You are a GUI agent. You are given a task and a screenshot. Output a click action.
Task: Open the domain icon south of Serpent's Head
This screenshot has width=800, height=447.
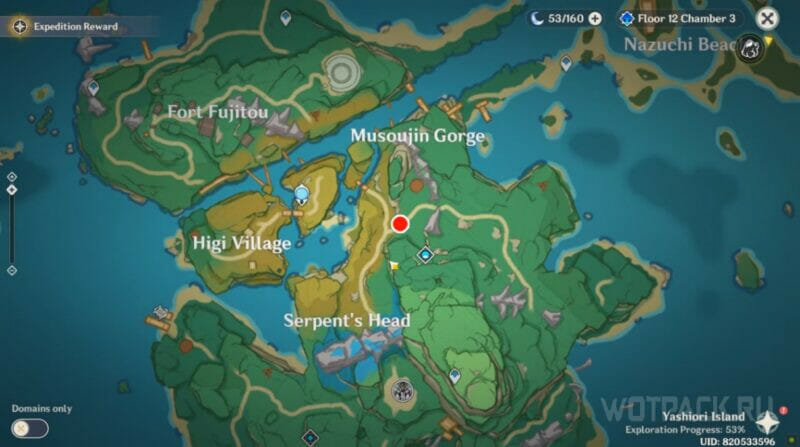tap(403, 391)
